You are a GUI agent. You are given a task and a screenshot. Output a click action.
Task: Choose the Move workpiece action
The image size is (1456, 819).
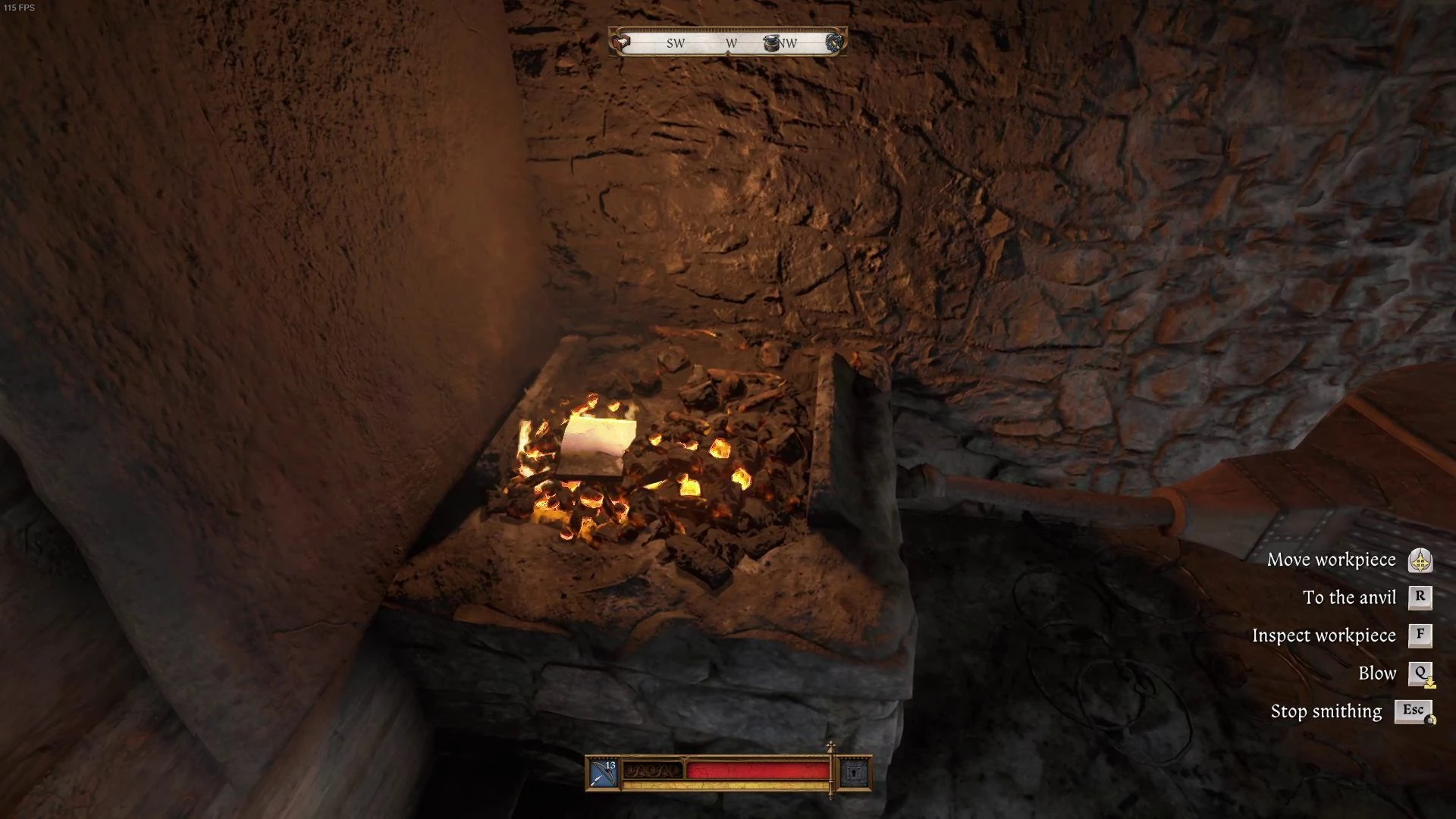click(x=1332, y=560)
